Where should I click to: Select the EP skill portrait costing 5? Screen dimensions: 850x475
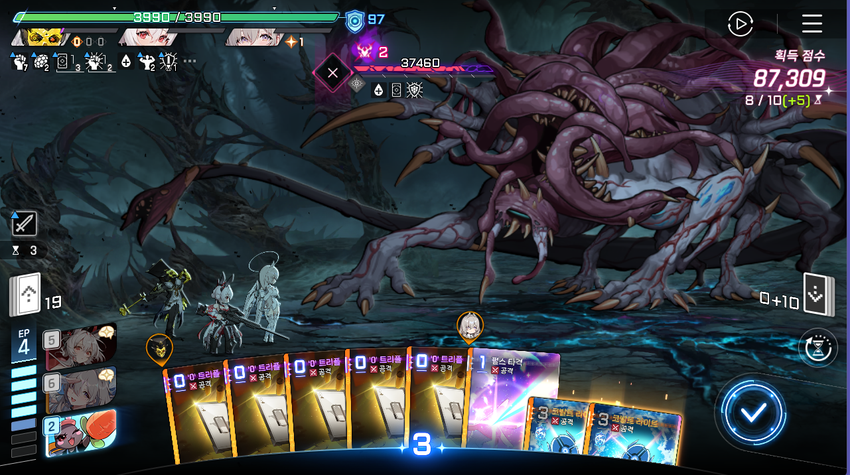click(81, 345)
